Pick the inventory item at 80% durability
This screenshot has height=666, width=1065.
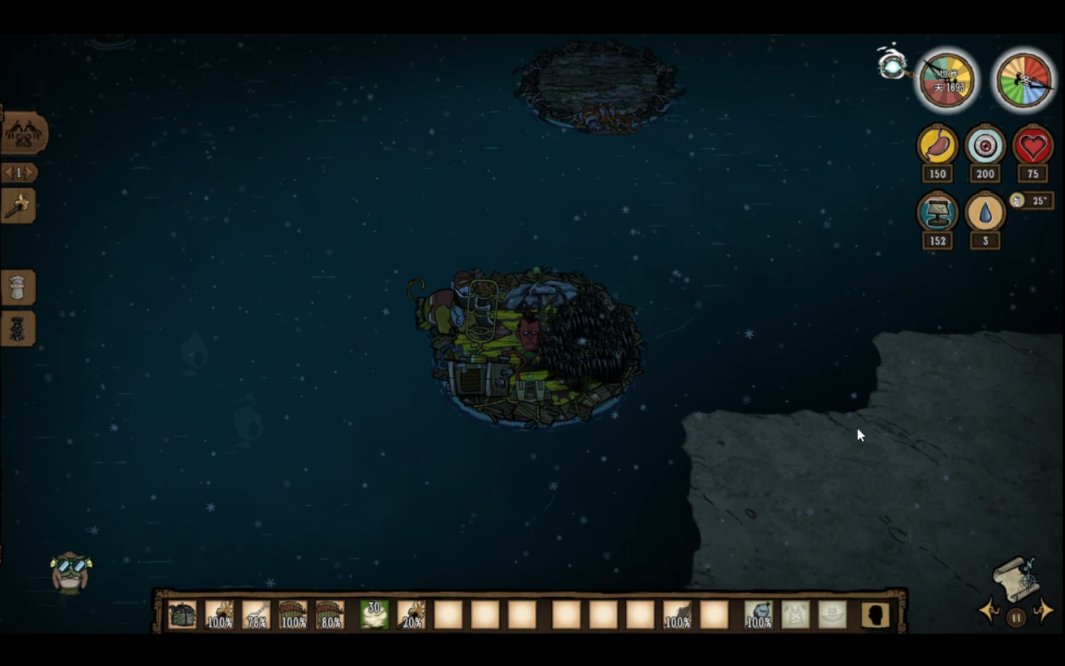click(x=330, y=615)
